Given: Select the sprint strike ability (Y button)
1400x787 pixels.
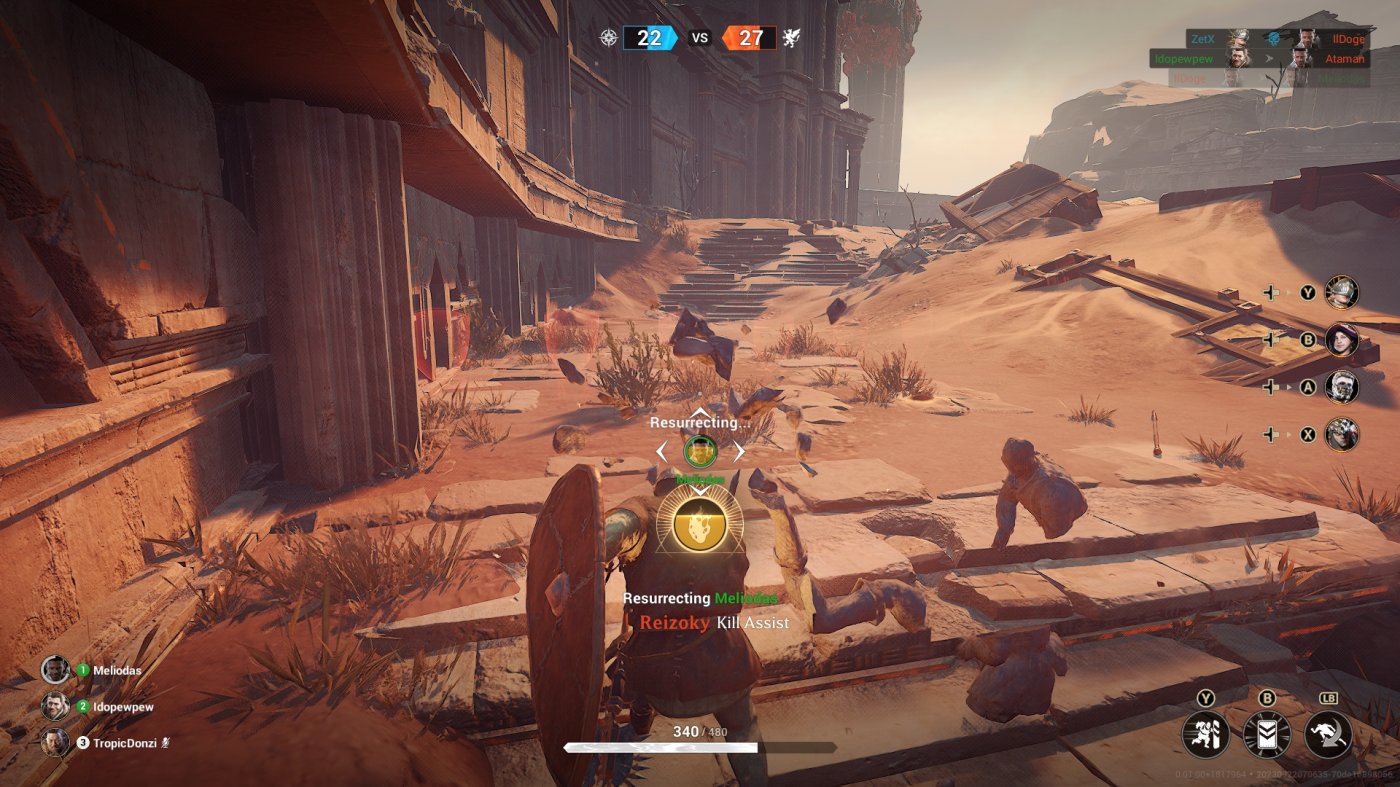Looking at the screenshot, I should click(x=1206, y=736).
